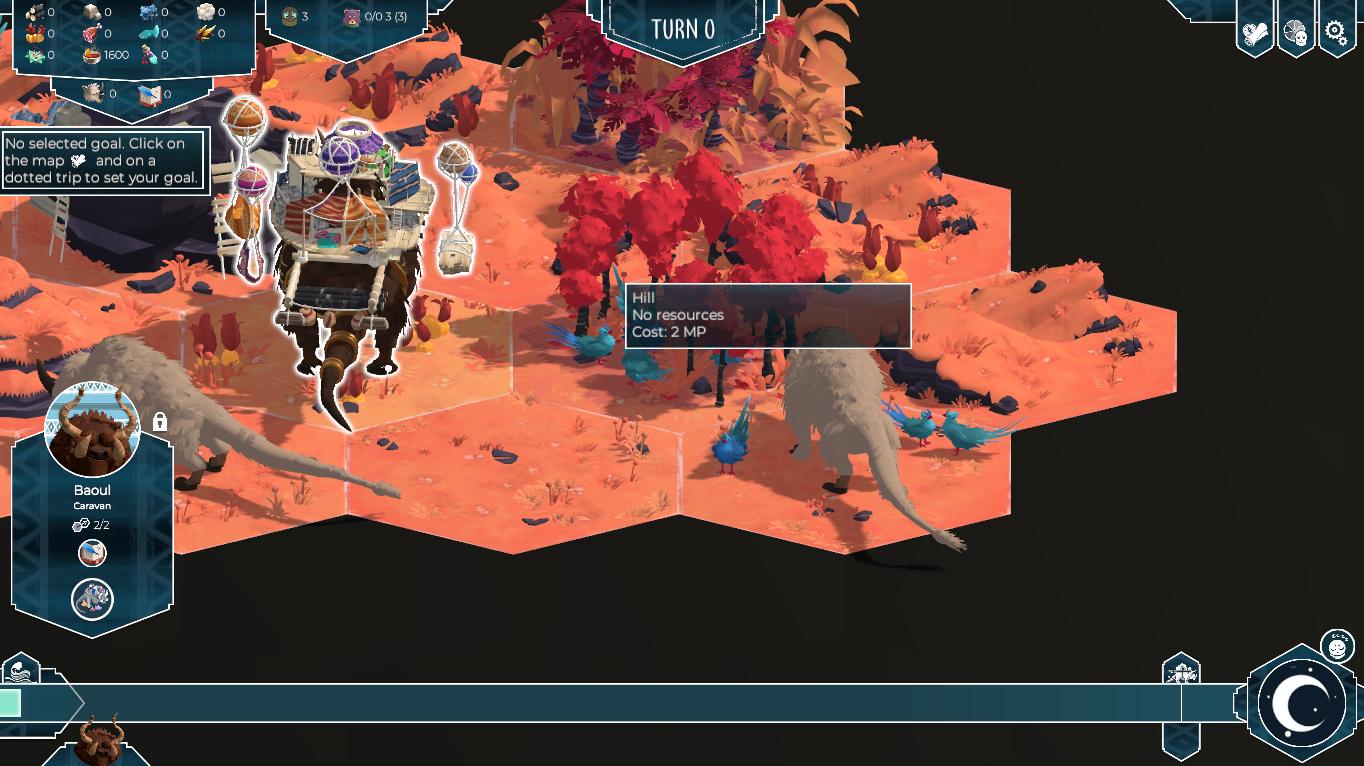The image size is (1364, 766).
Task: End the turn with the crescent moon button
Action: tap(1303, 704)
